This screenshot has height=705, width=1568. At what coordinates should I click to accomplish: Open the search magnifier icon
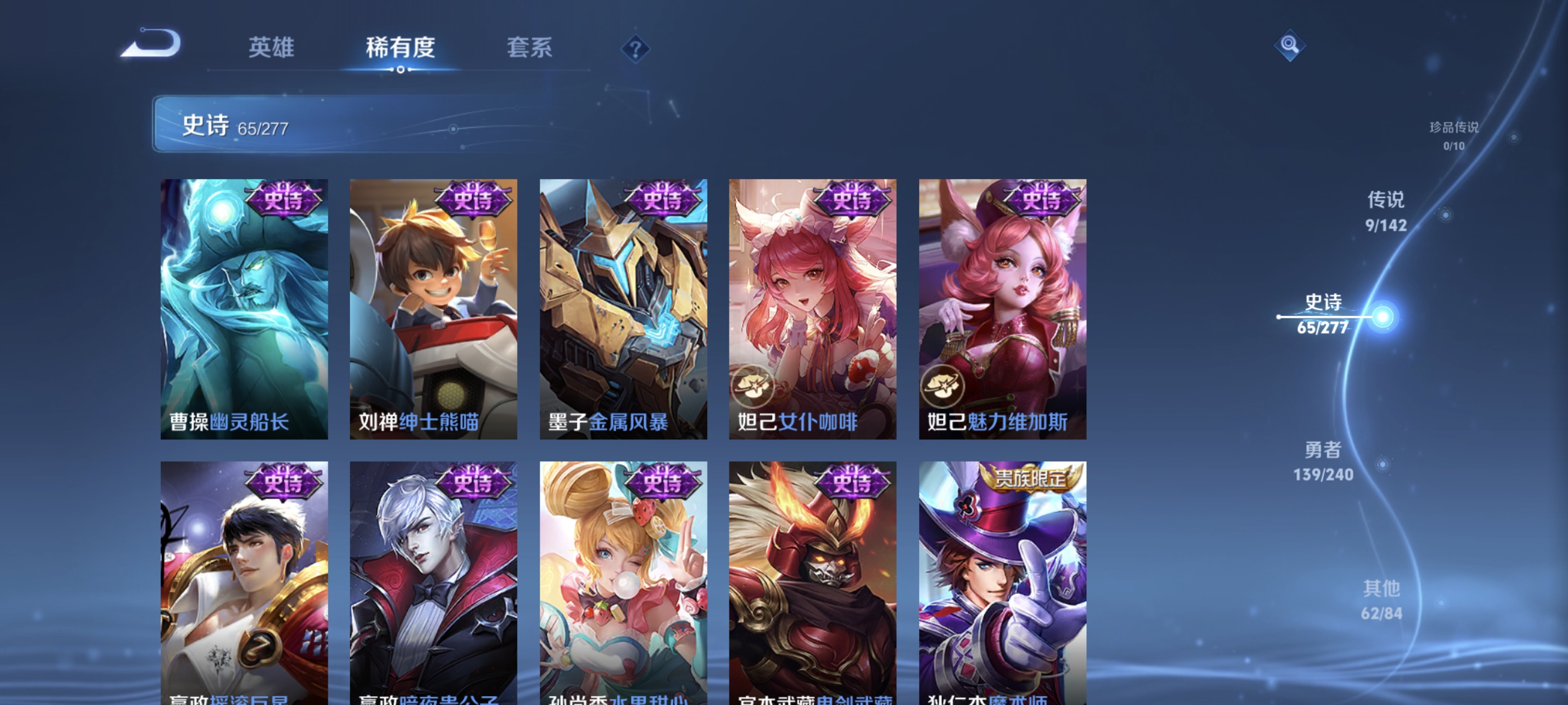click(1289, 45)
